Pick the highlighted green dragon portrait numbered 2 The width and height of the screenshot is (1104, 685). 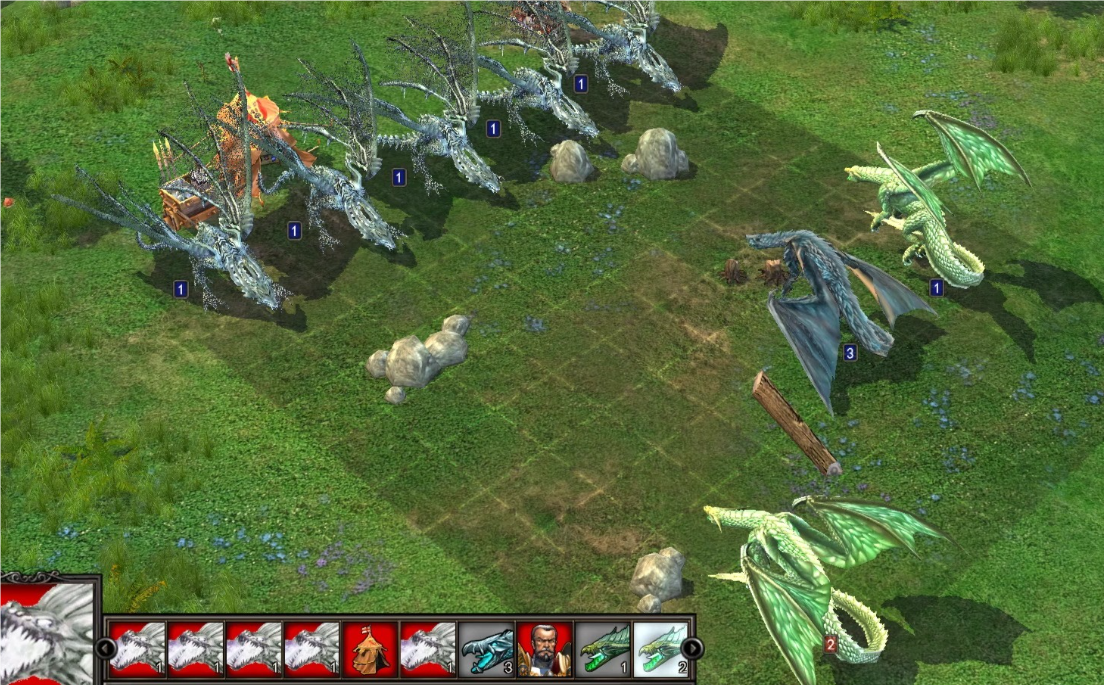coord(660,648)
